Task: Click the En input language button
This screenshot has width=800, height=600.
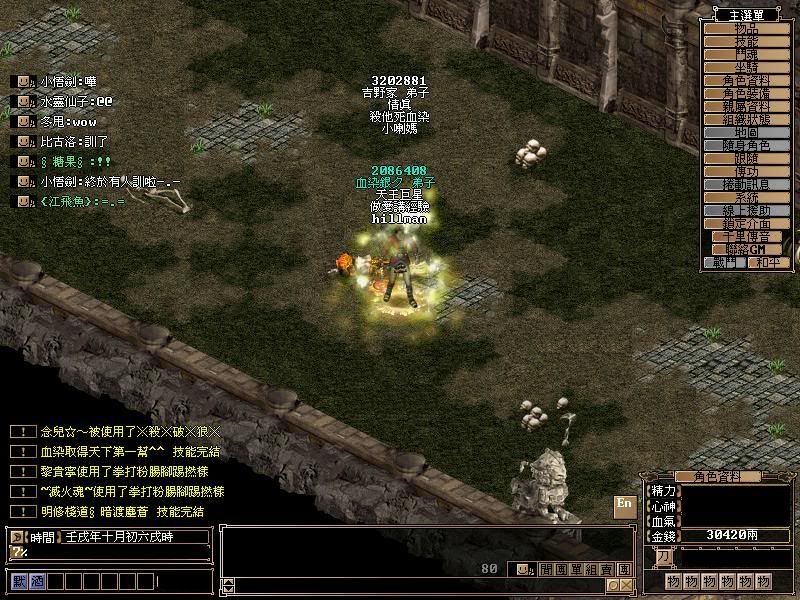Action: pos(624,504)
